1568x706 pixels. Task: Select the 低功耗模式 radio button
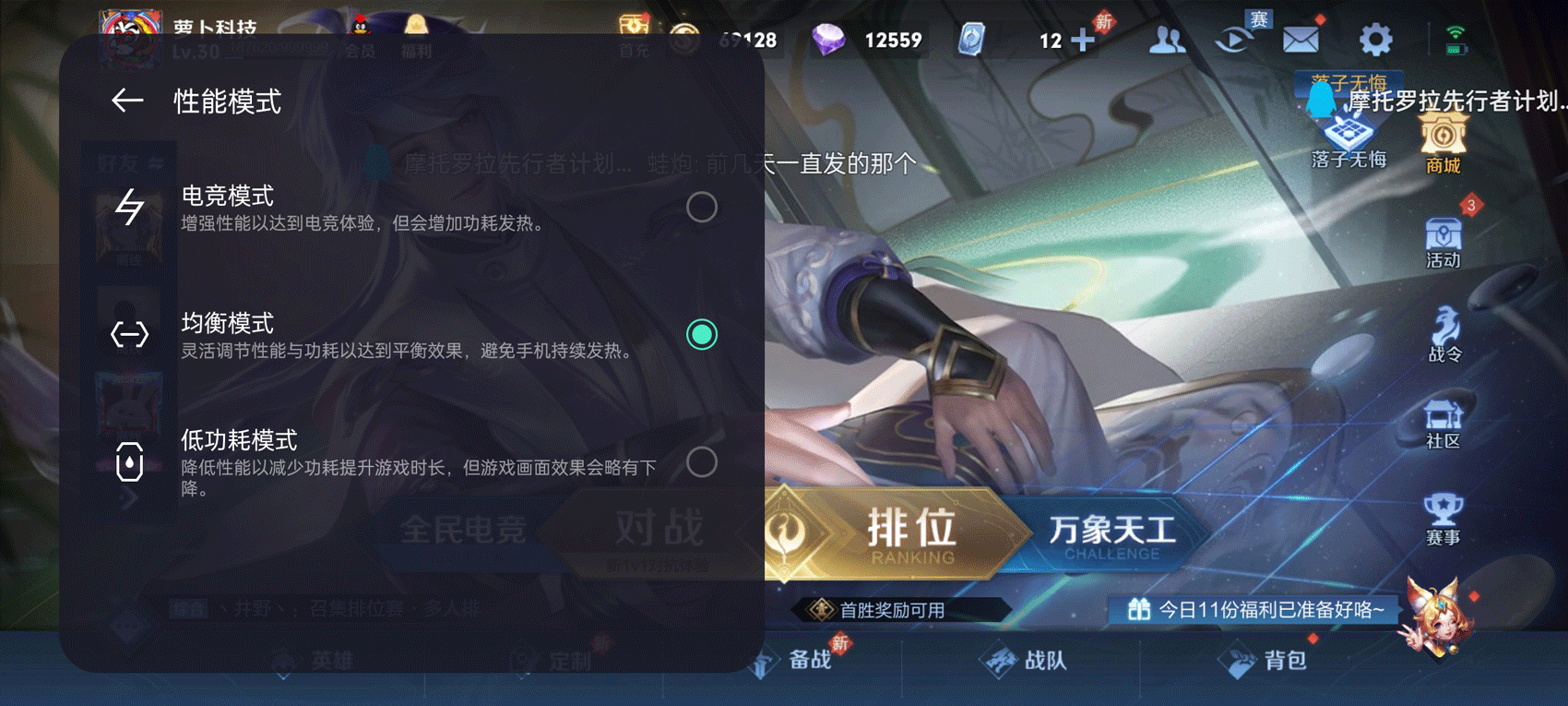(x=703, y=463)
